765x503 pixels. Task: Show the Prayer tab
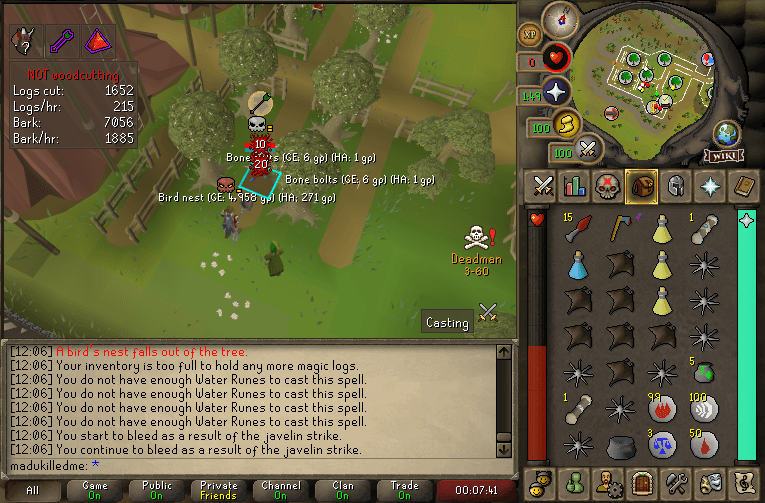[710, 186]
